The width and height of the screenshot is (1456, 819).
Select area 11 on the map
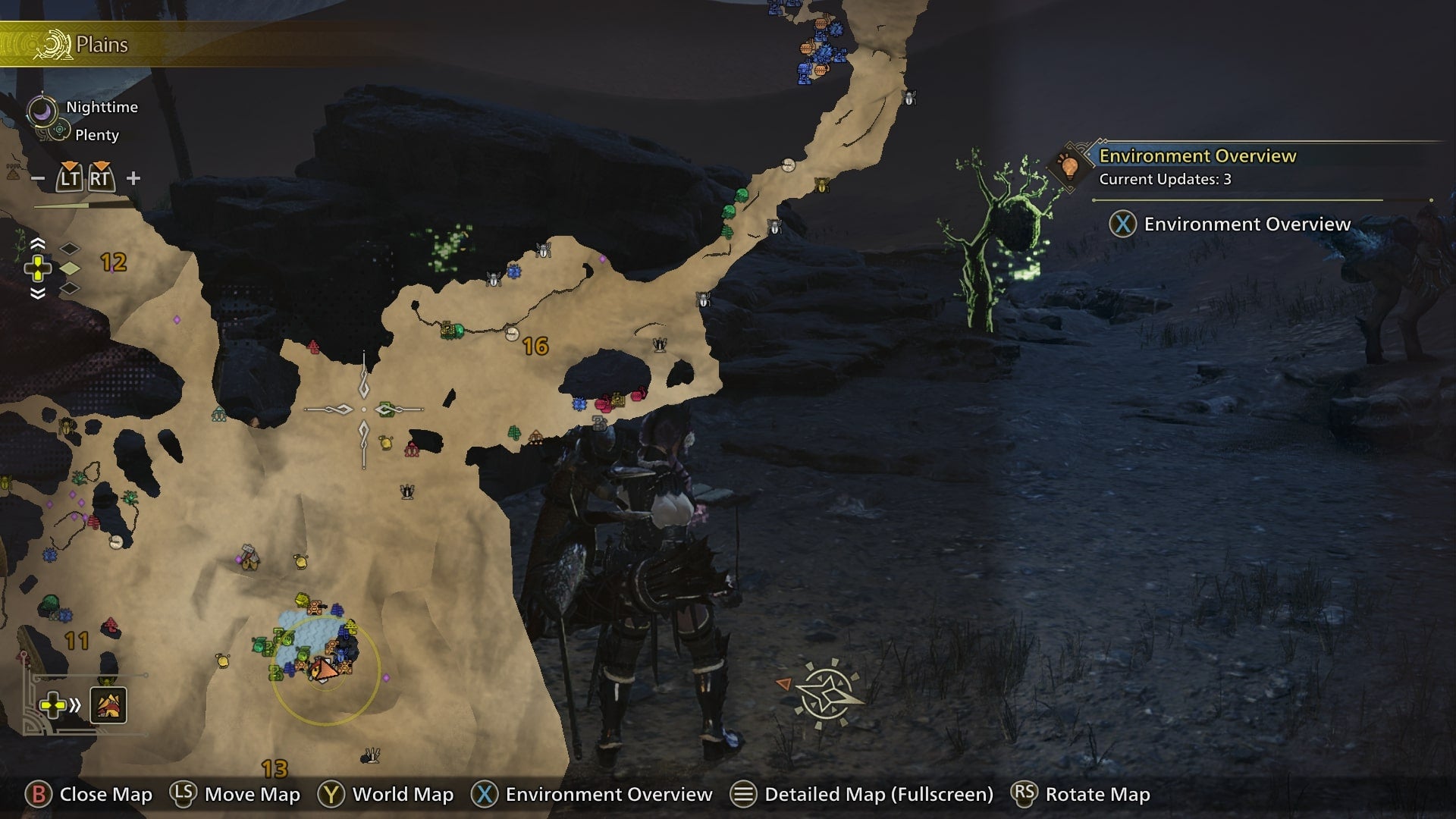click(77, 641)
